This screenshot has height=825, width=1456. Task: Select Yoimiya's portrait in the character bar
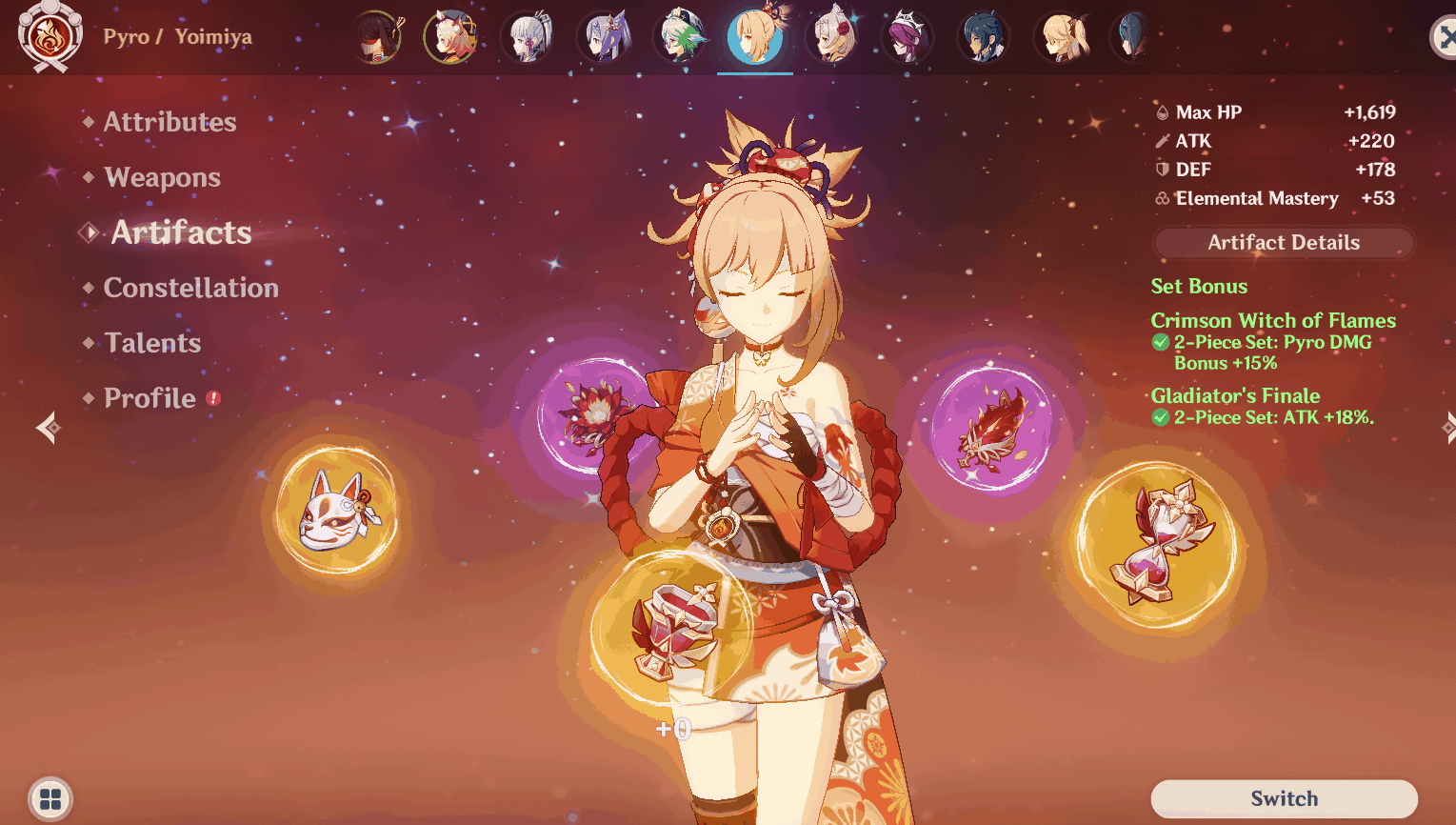[755, 38]
